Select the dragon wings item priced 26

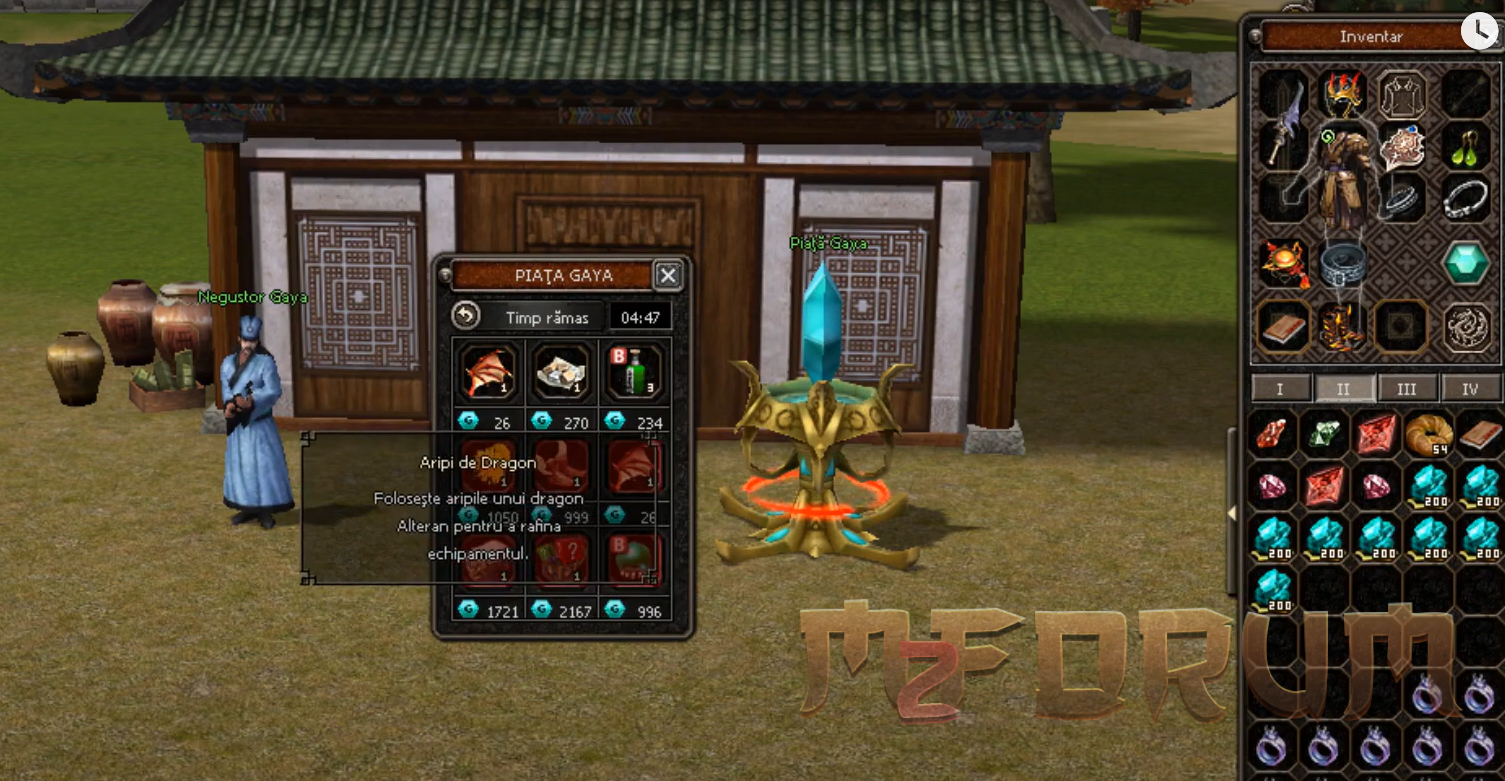pos(488,372)
